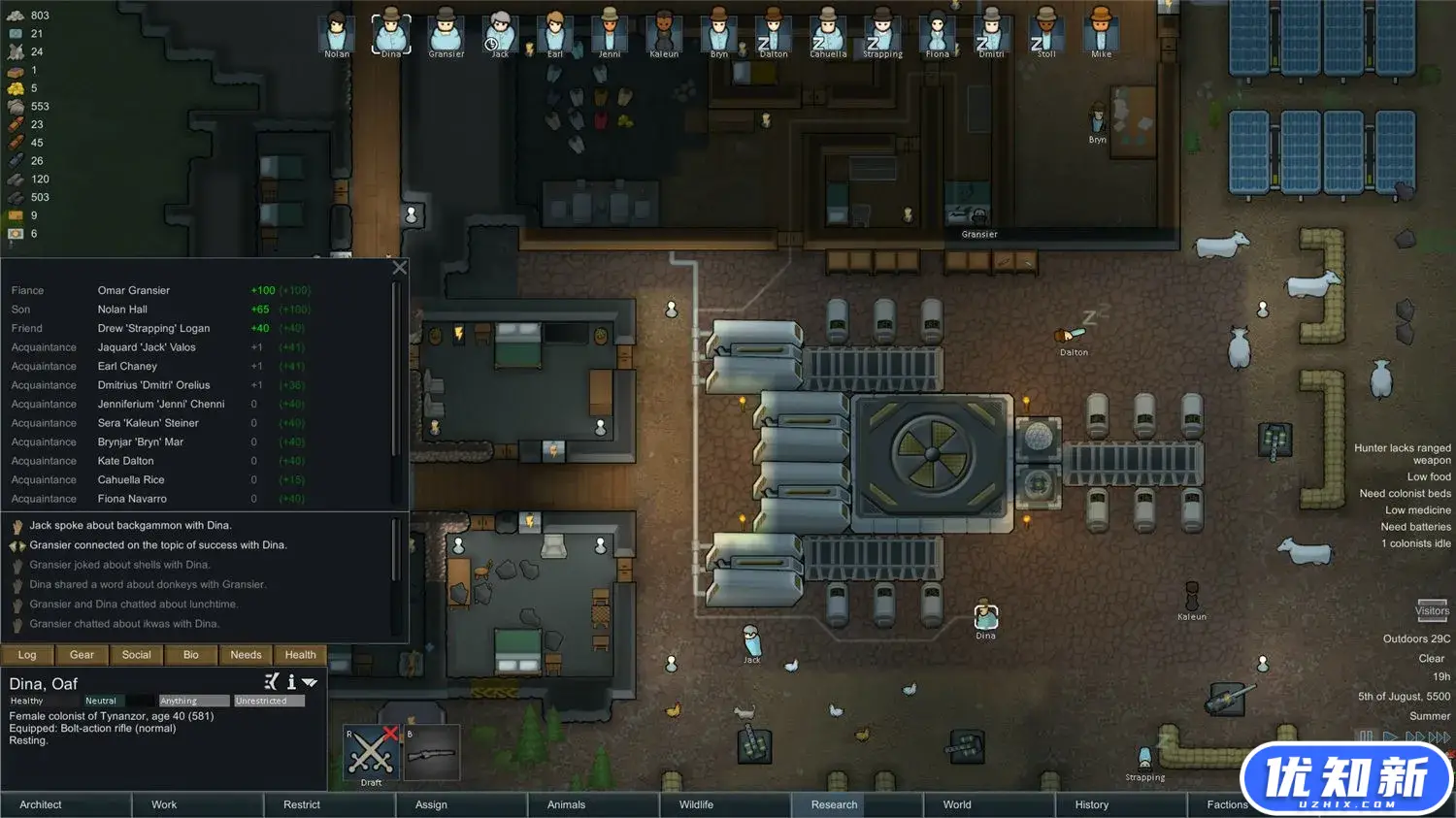View the Health tab
The width and height of the screenshot is (1456, 818).
(300, 655)
